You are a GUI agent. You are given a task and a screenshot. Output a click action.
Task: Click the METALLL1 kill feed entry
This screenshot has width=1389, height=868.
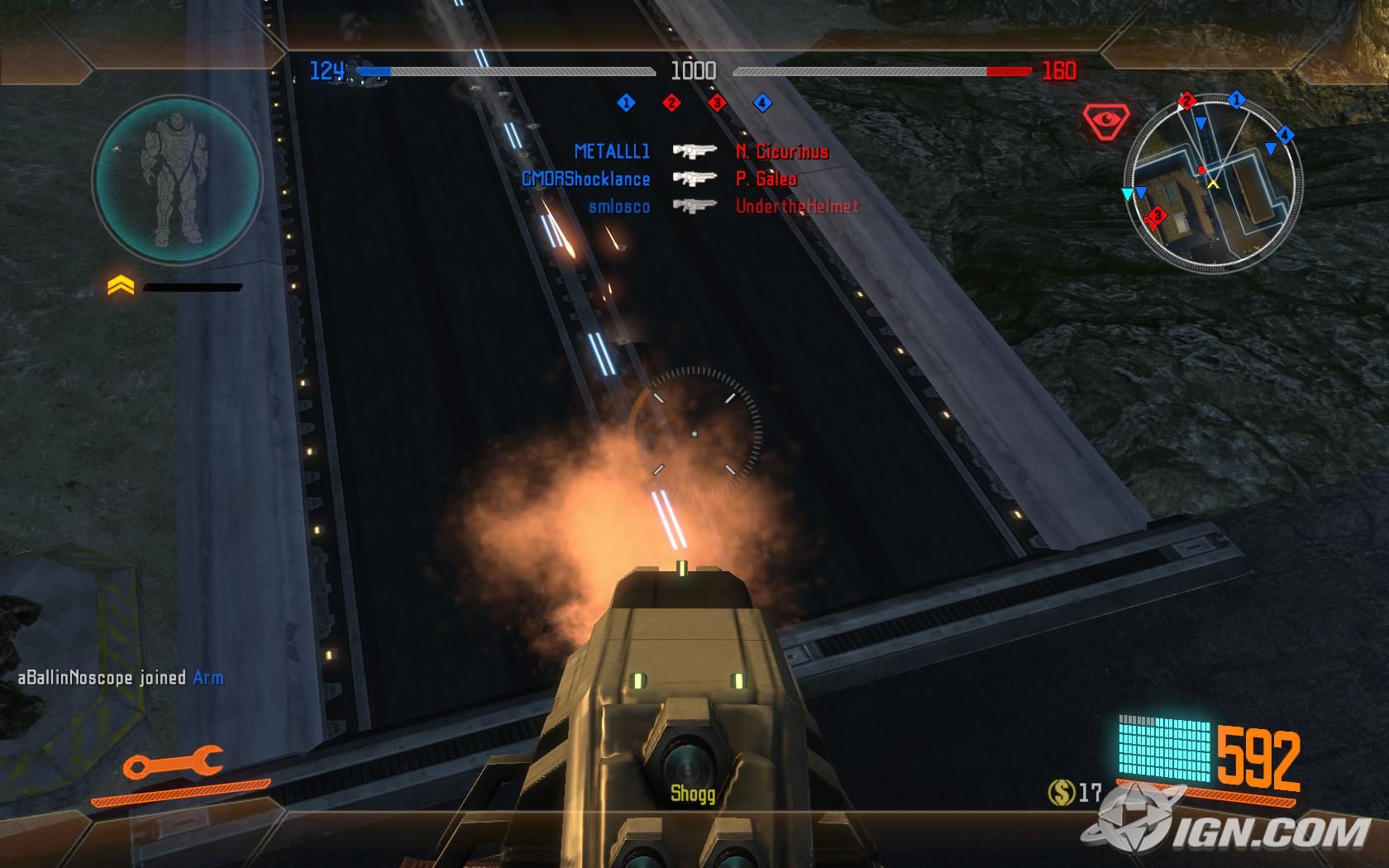coord(612,151)
